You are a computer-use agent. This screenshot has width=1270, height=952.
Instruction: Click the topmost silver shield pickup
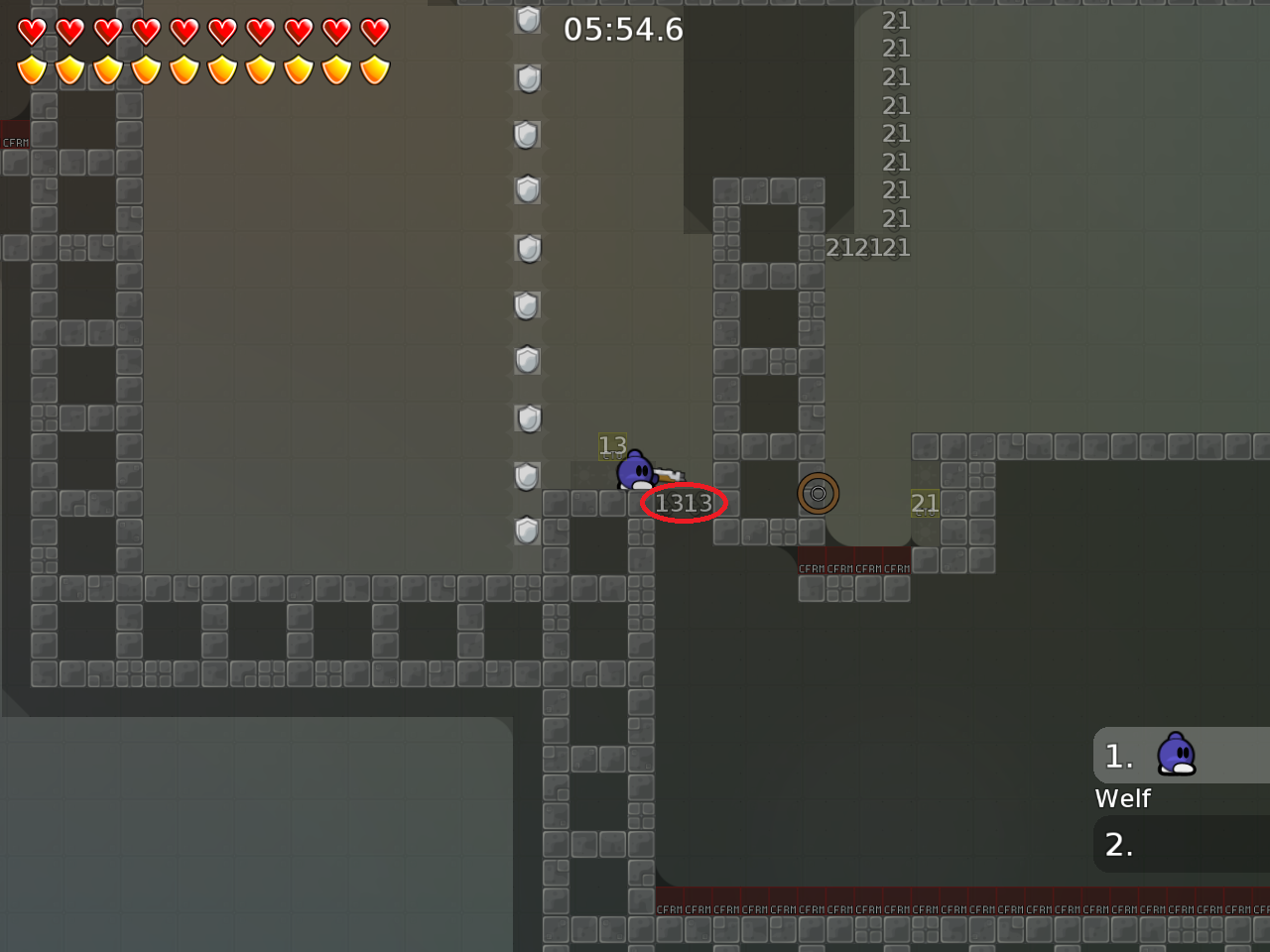pyautogui.click(x=528, y=20)
